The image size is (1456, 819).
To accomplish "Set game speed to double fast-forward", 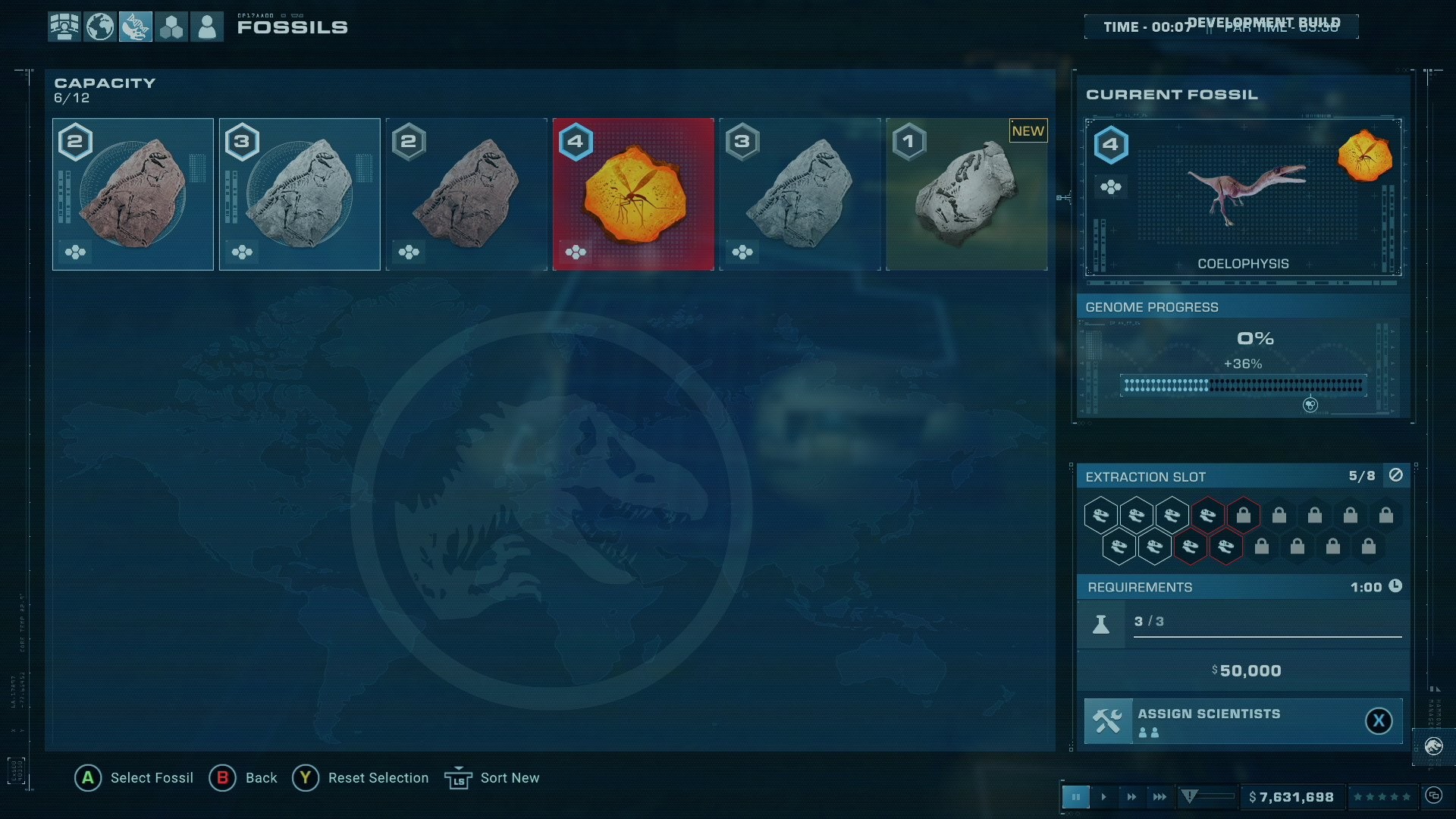I will pos(1131,797).
